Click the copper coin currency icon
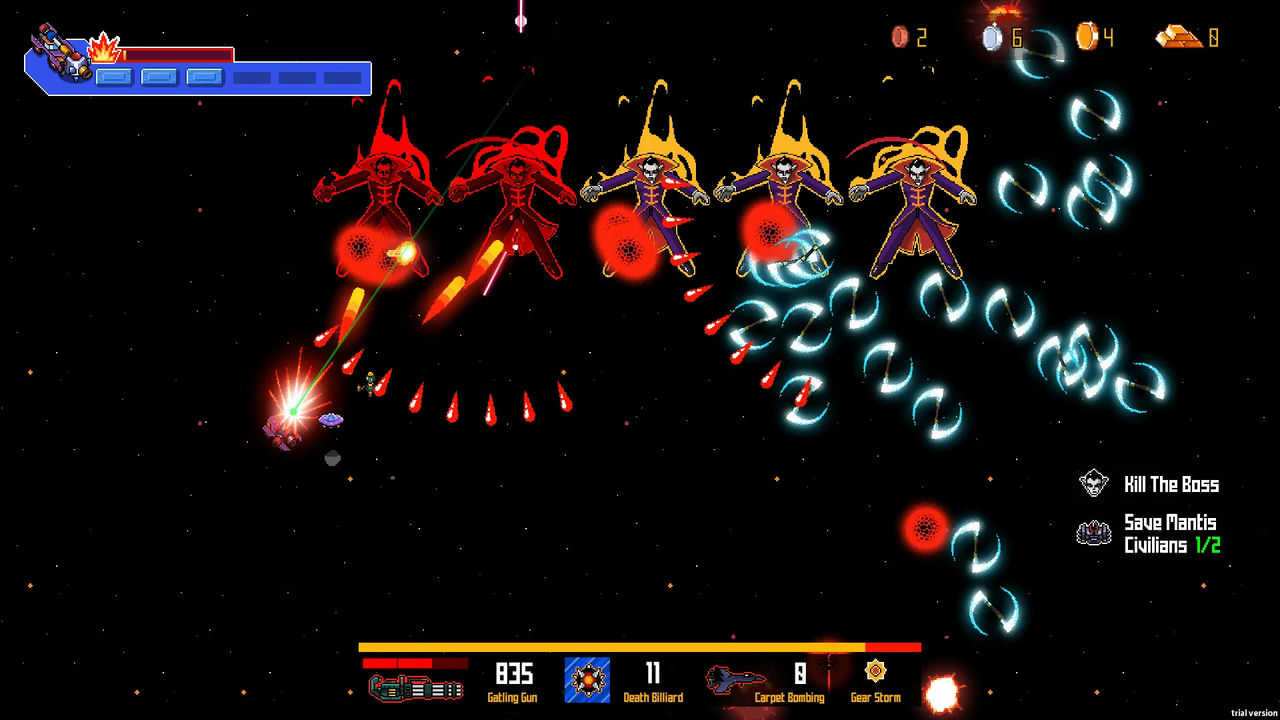The image size is (1280, 720). click(900, 37)
